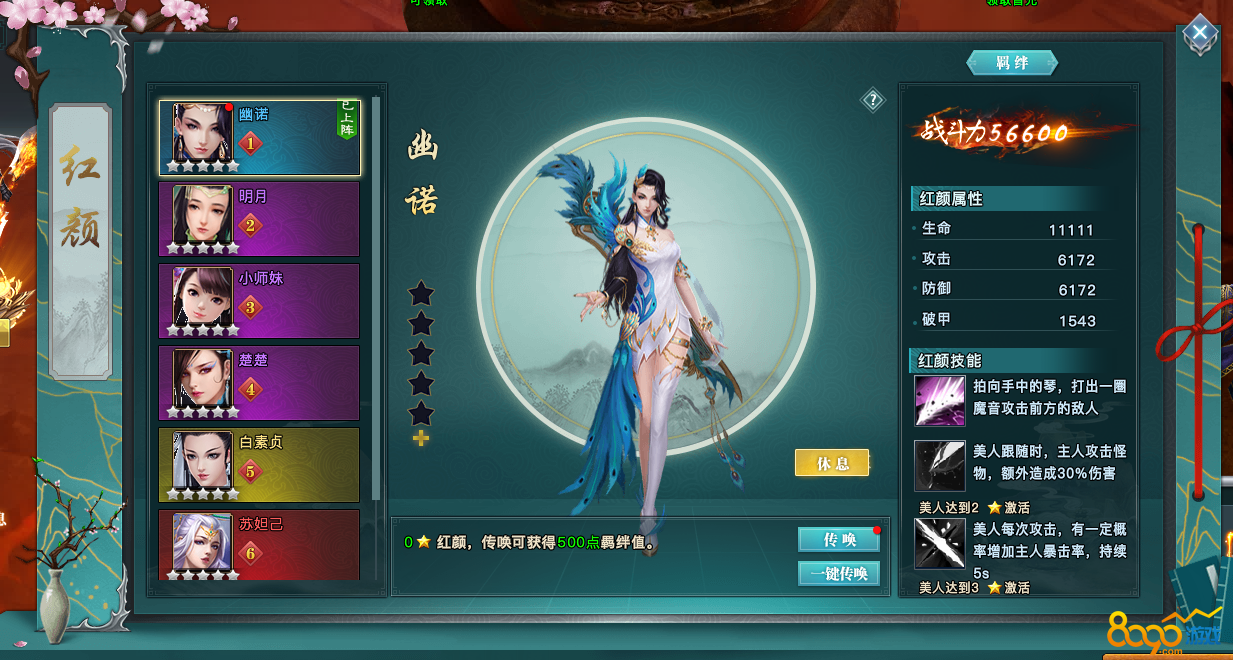This screenshot has width=1233, height=660.
Task: Pick 白素贞 from the companion list
Action: click(259, 465)
